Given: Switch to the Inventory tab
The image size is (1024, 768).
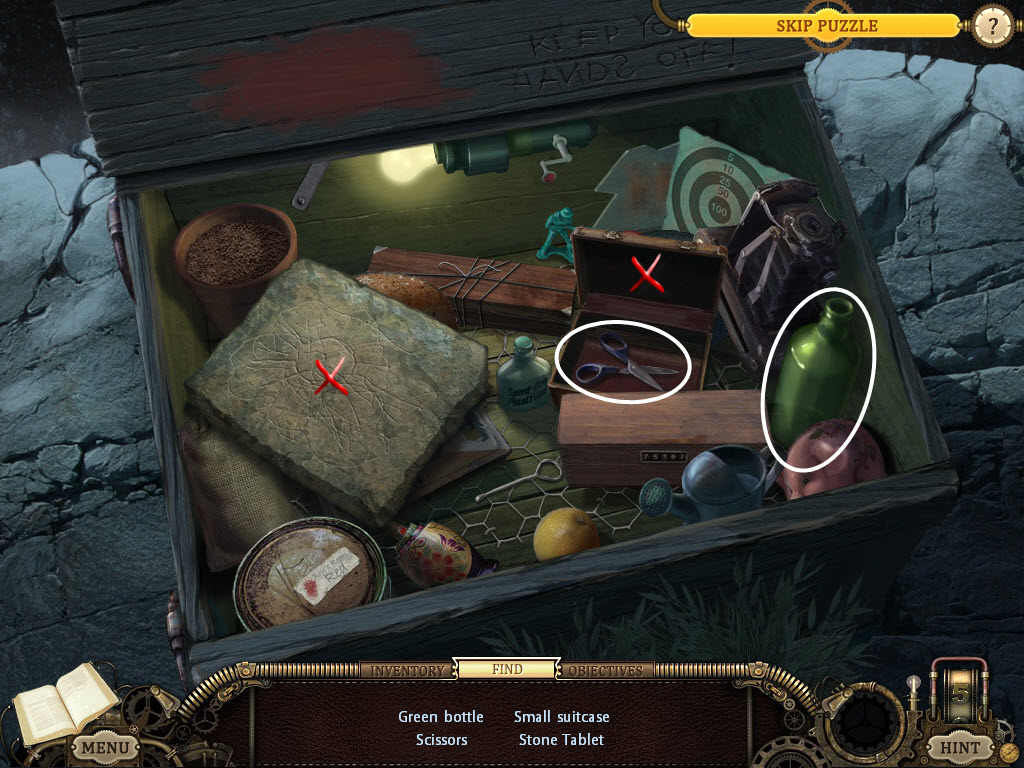Looking at the screenshot, I should [x=407, y=670].
